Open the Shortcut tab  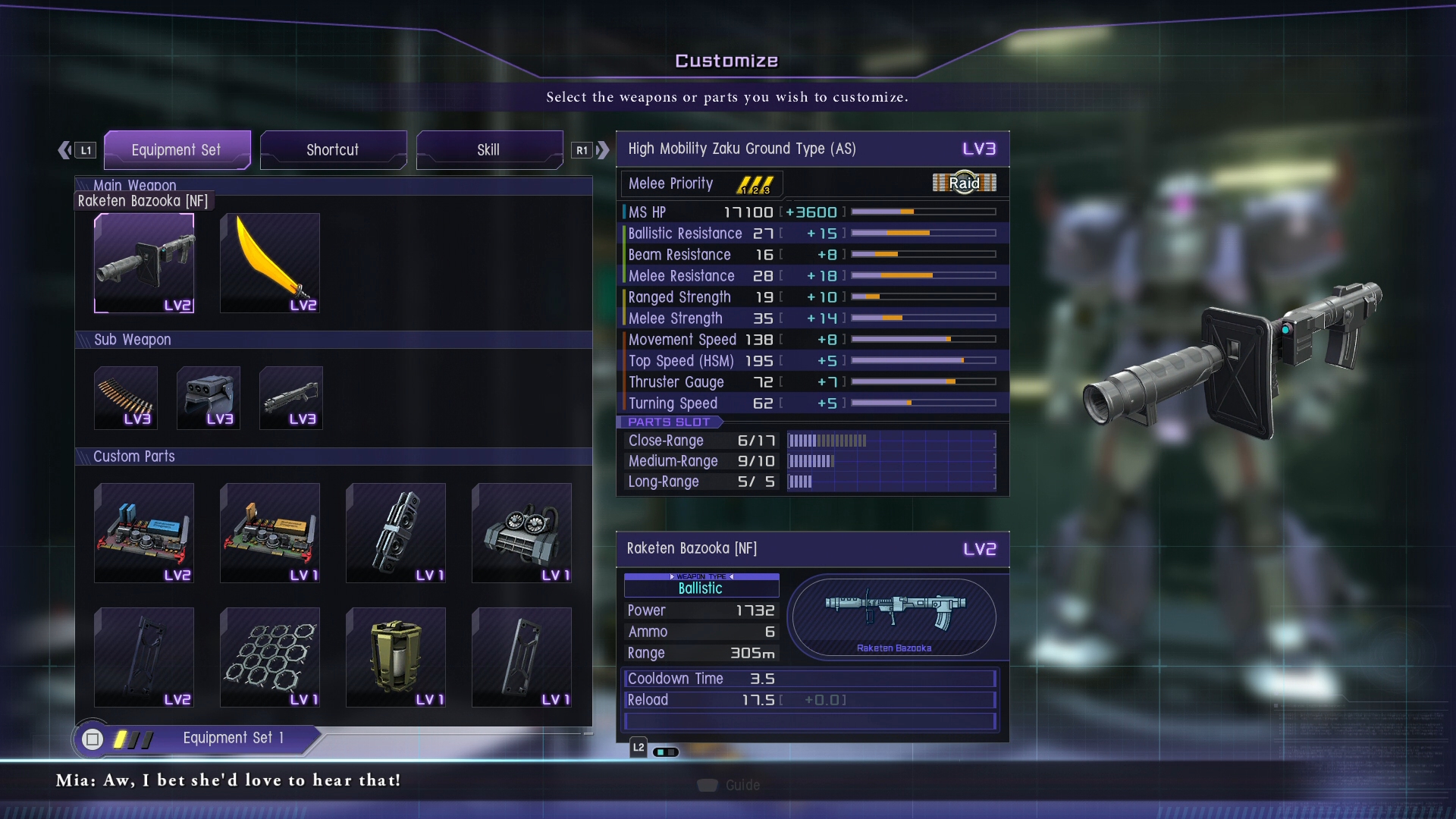333,149
